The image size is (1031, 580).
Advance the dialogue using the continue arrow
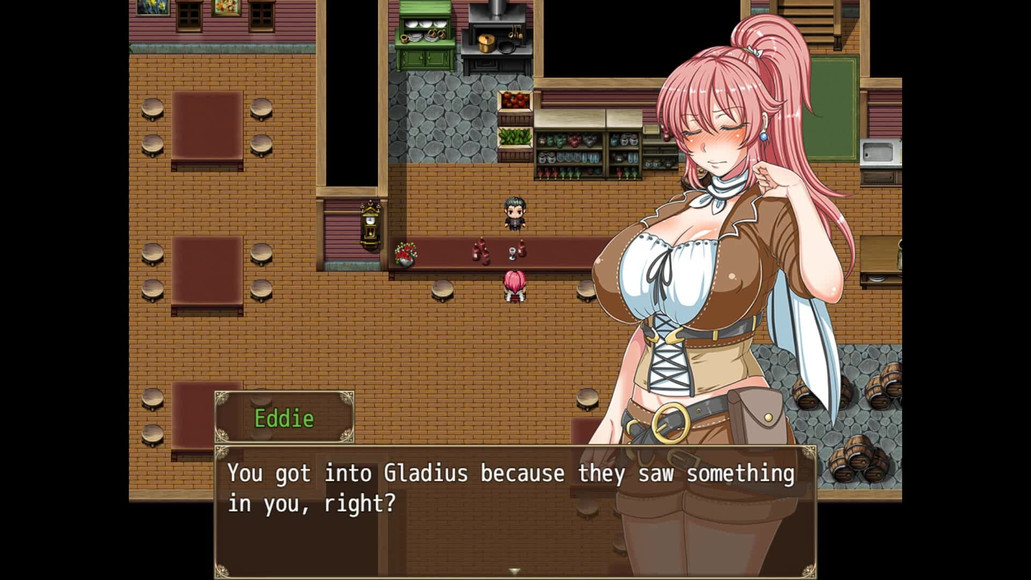515,571
